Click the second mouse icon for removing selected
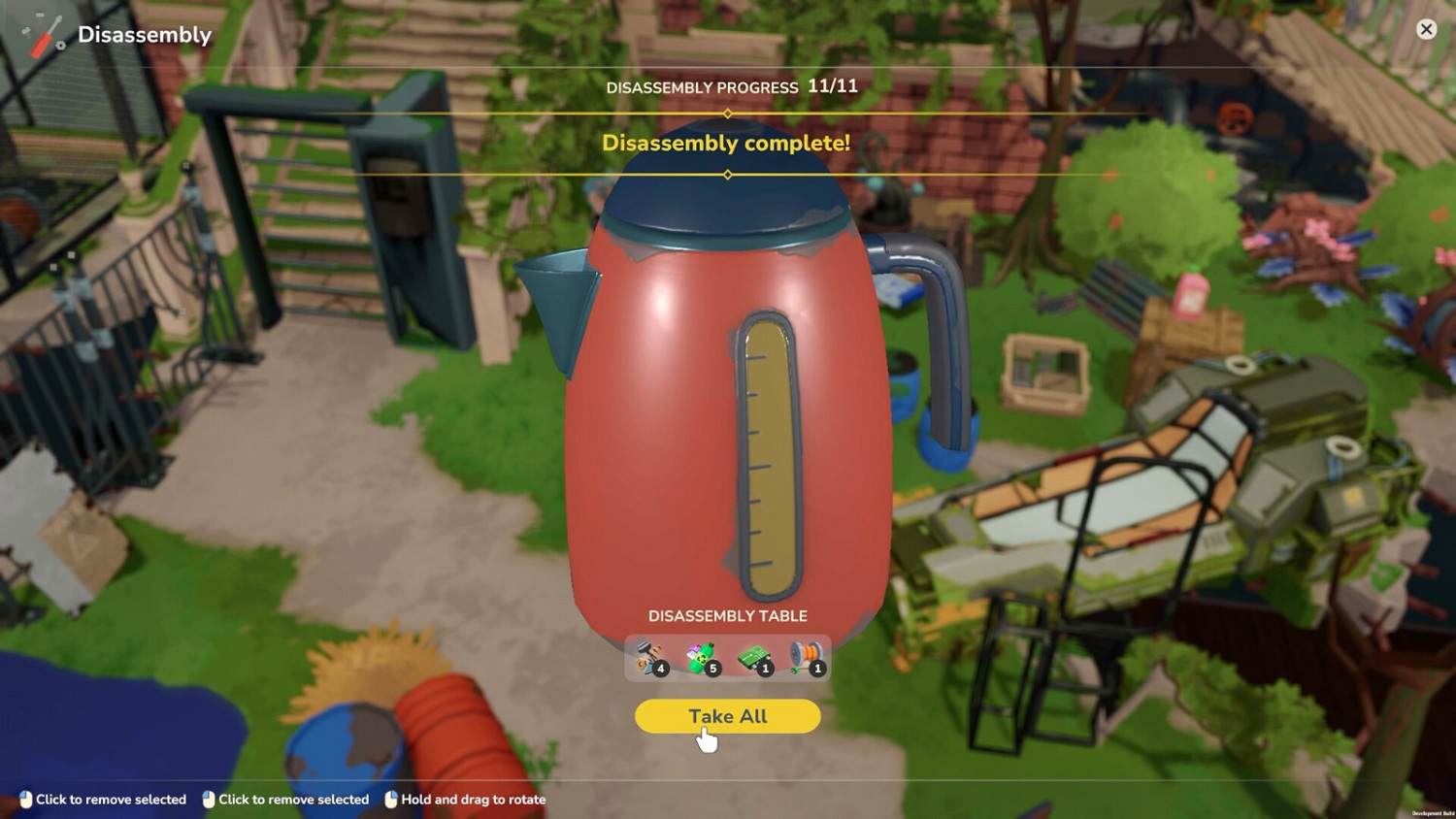This screenshot has width=1456, height=819. point(207,800)
